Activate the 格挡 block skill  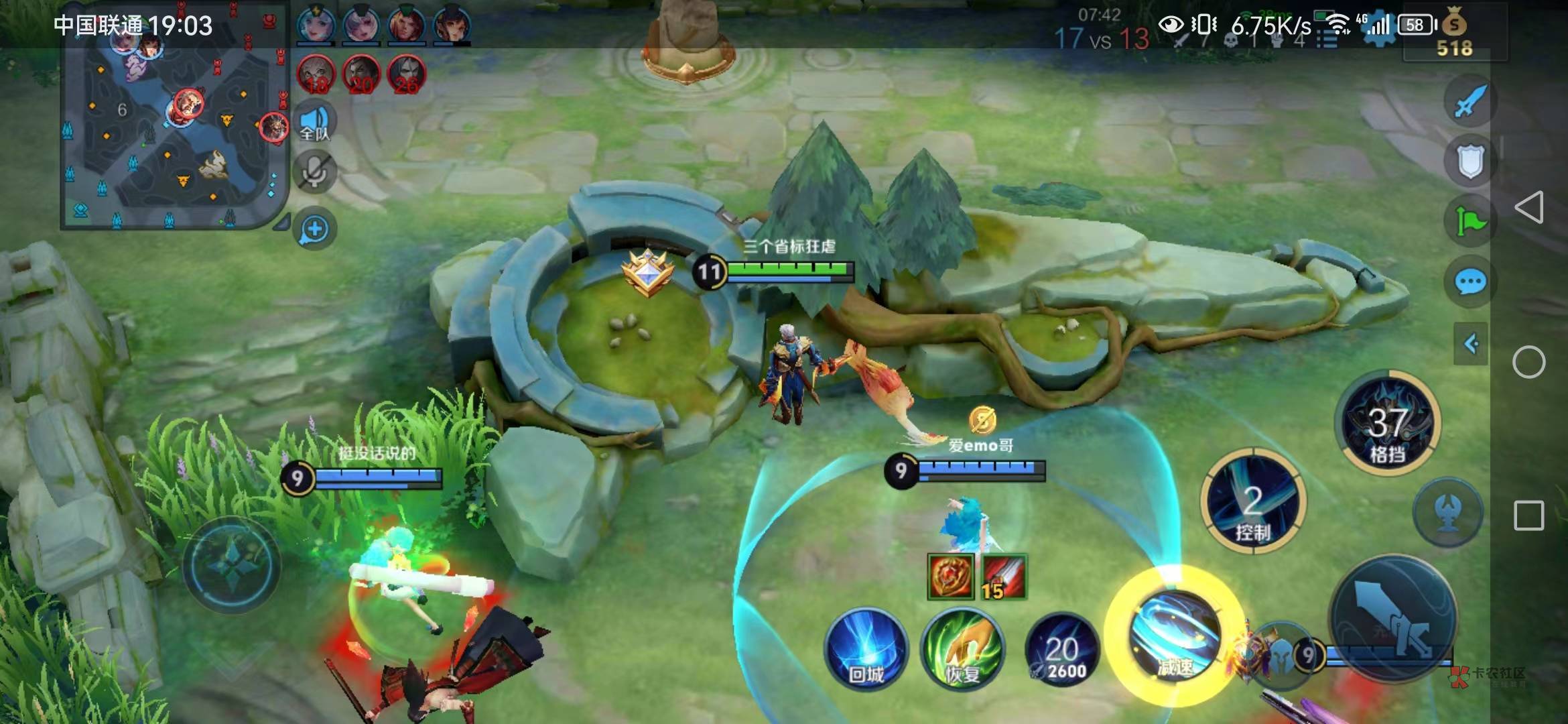tap(1386, 424)
